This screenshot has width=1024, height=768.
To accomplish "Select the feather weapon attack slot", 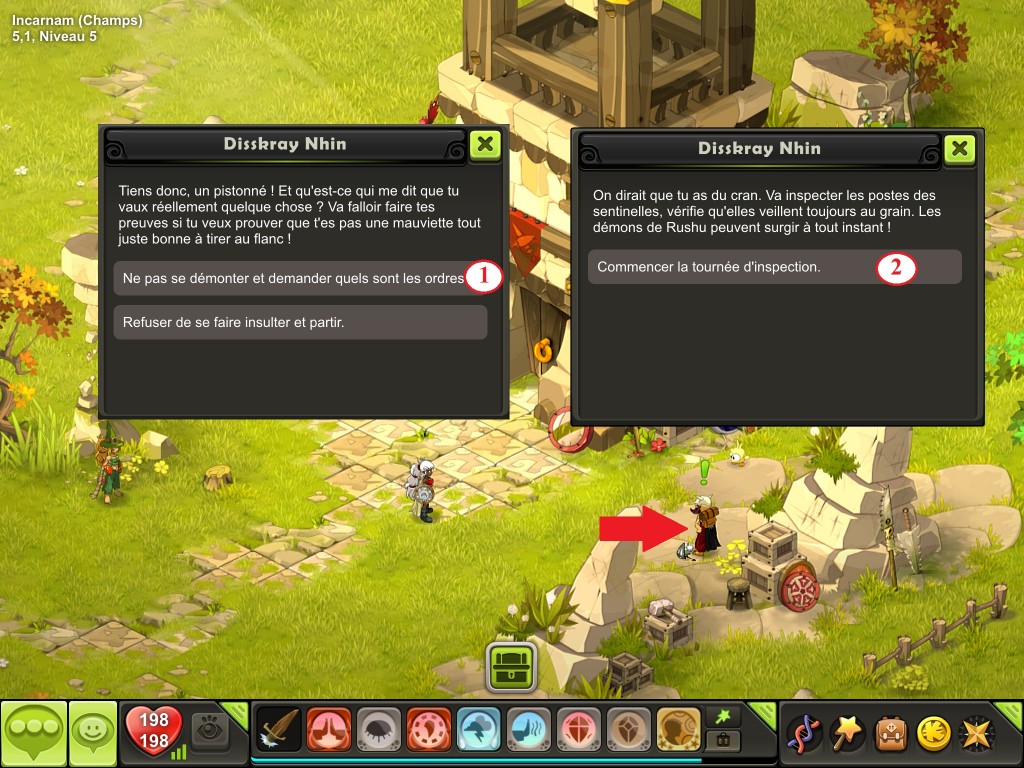I will pos(279,730).
